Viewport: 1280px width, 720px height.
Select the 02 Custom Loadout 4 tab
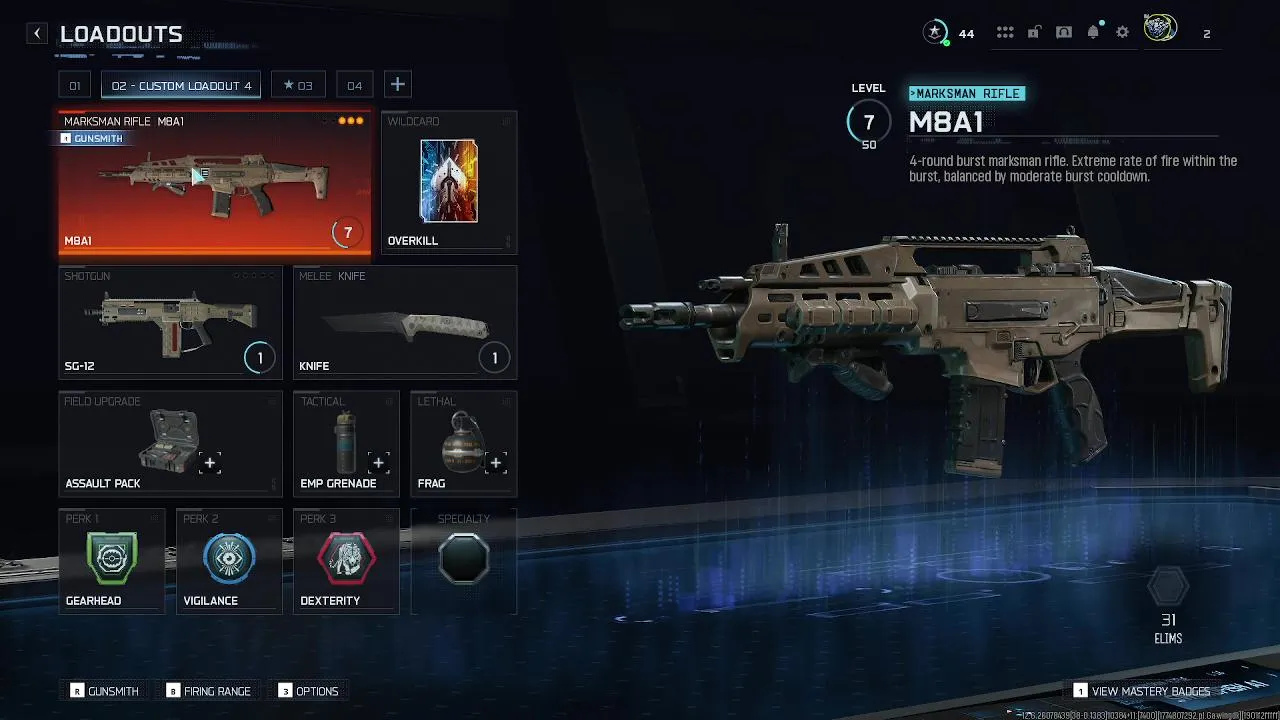(181, 85)
